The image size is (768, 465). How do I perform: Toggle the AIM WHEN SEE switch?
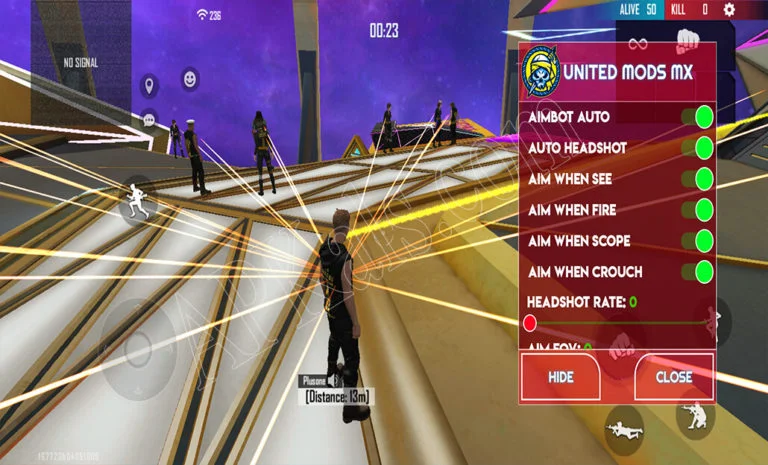pyautogui.click(x=702, y=179)
